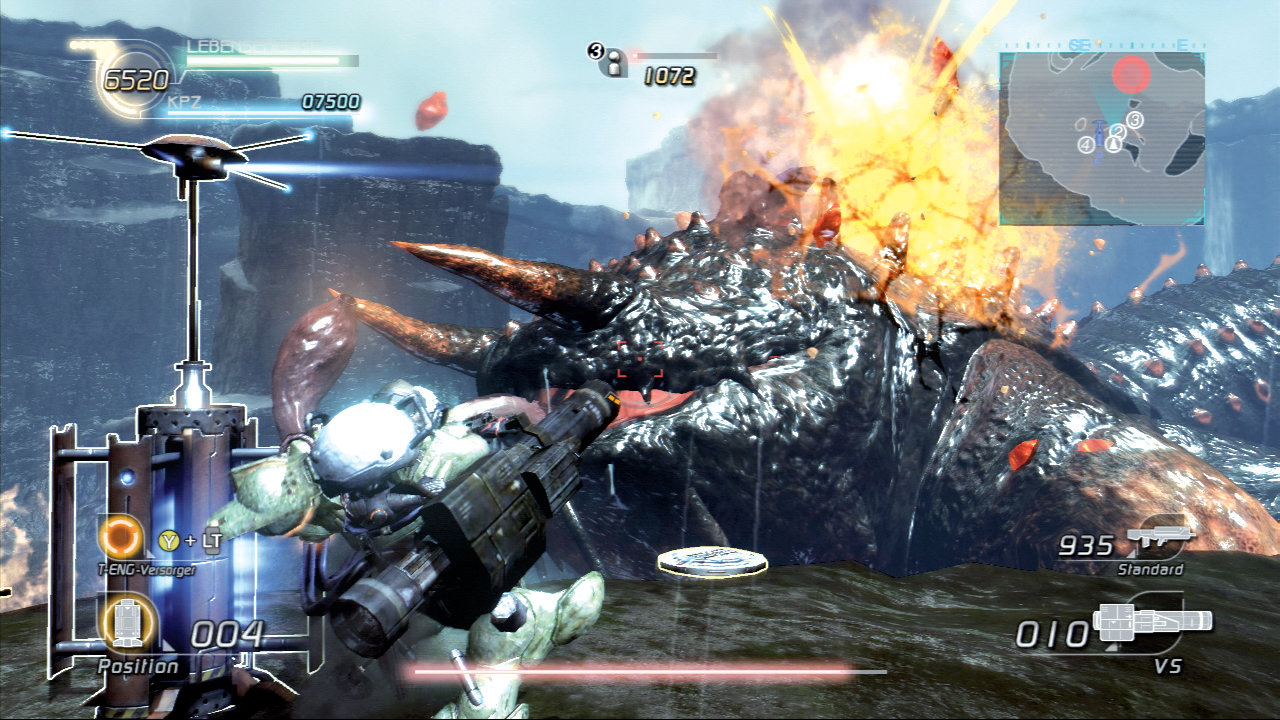
Task: Choose the VS weapon icon
Action: pyautogui.click(x=1153, y=624)
